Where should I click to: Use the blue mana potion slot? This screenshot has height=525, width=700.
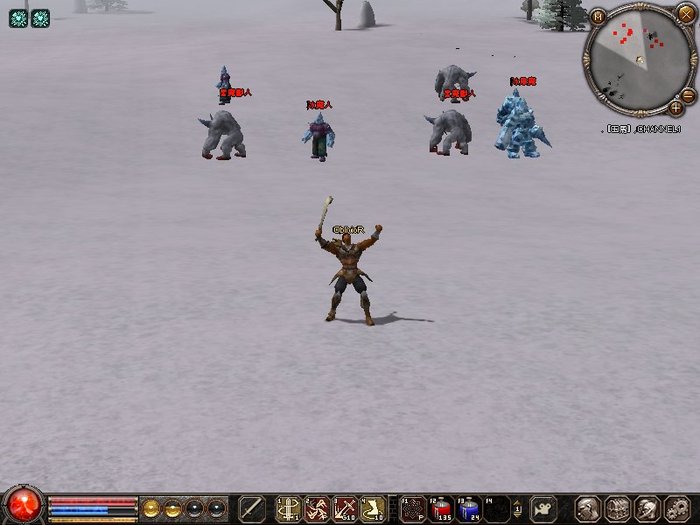pyautogui.click(x=469, y=508)
